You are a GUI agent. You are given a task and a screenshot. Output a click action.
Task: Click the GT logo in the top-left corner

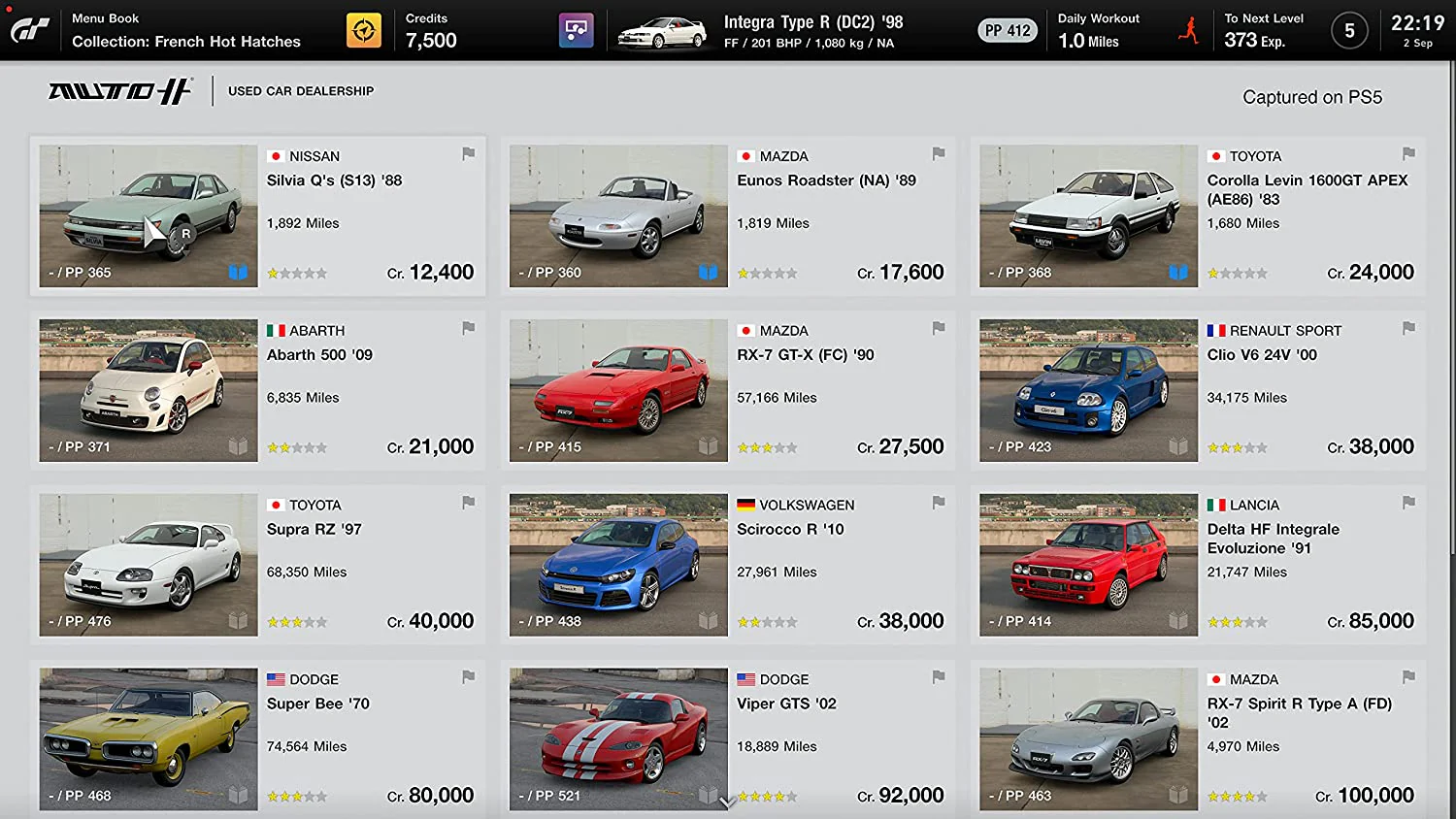[30, 29]
